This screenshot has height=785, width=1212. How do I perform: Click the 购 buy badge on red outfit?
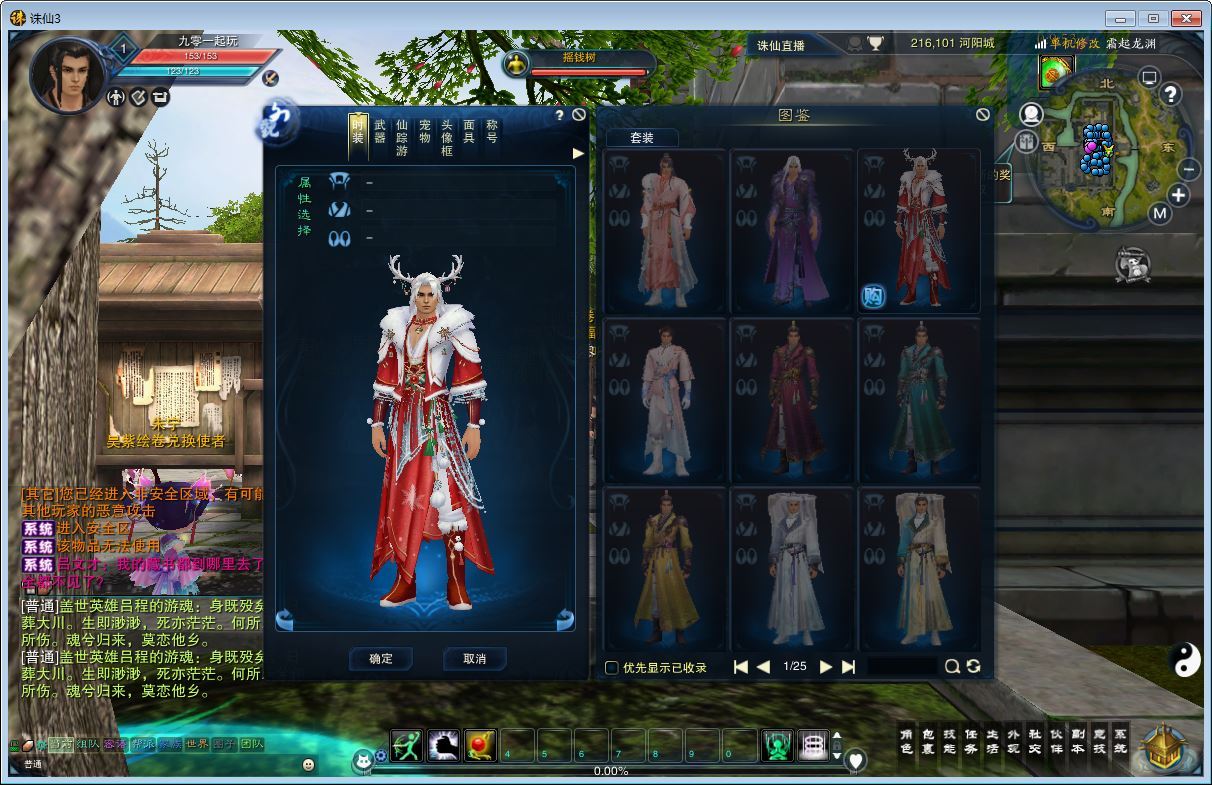[x=873, y=296]
